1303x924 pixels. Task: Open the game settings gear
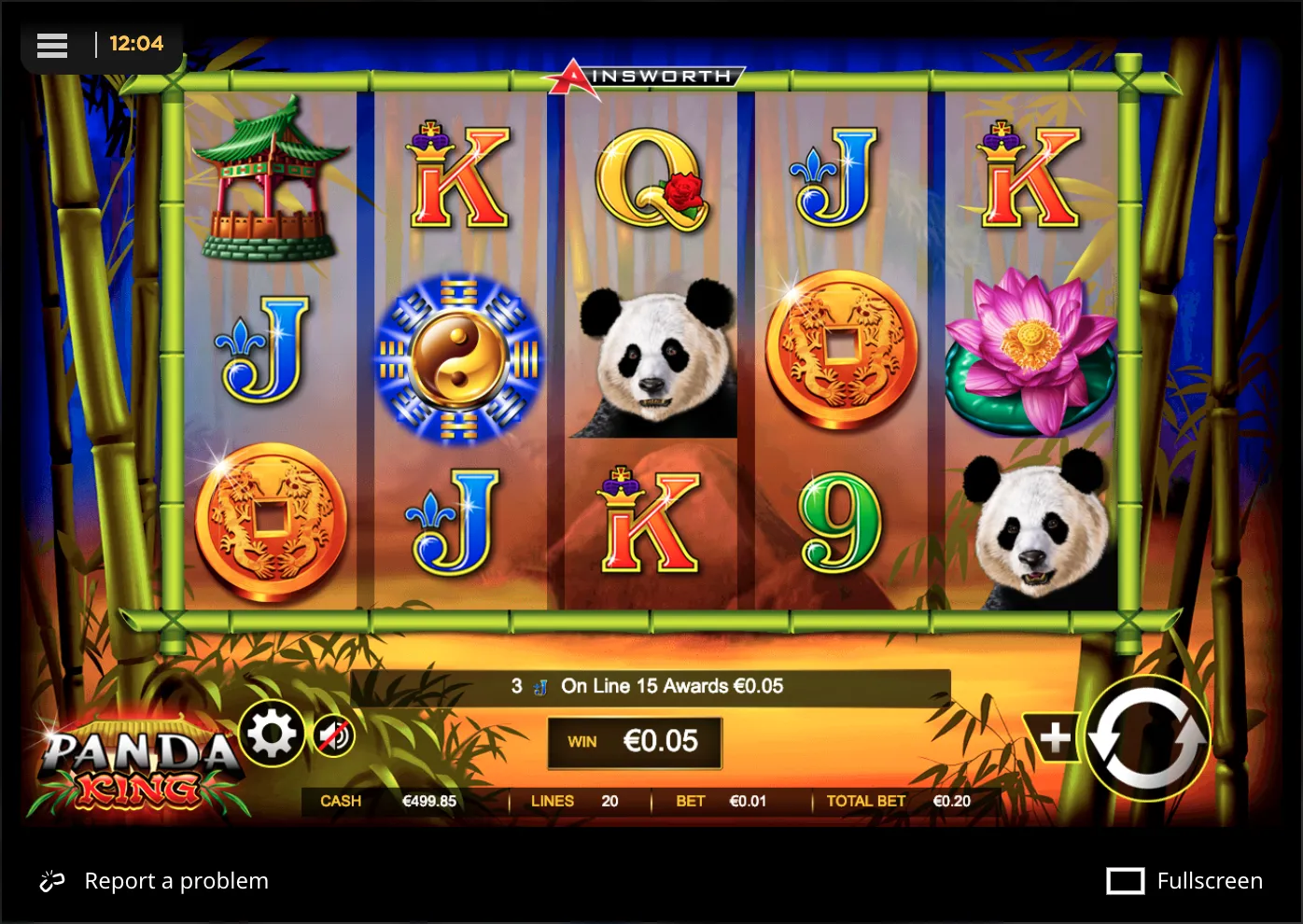click(x=272, y=736)
